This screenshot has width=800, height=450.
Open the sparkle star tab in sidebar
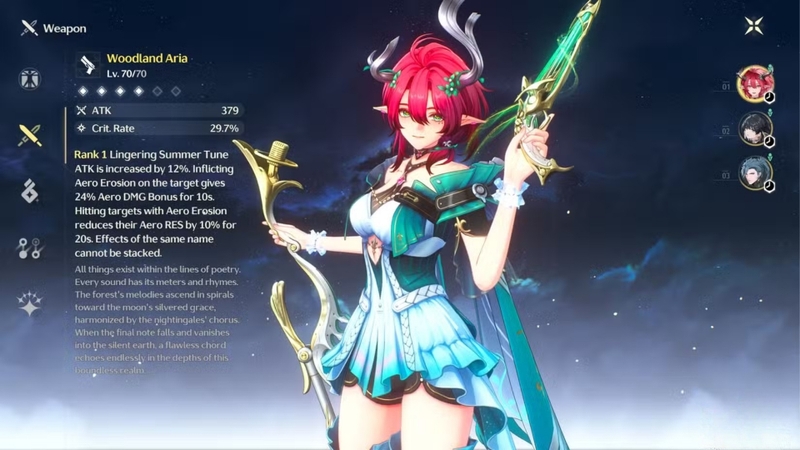[29, 304]
